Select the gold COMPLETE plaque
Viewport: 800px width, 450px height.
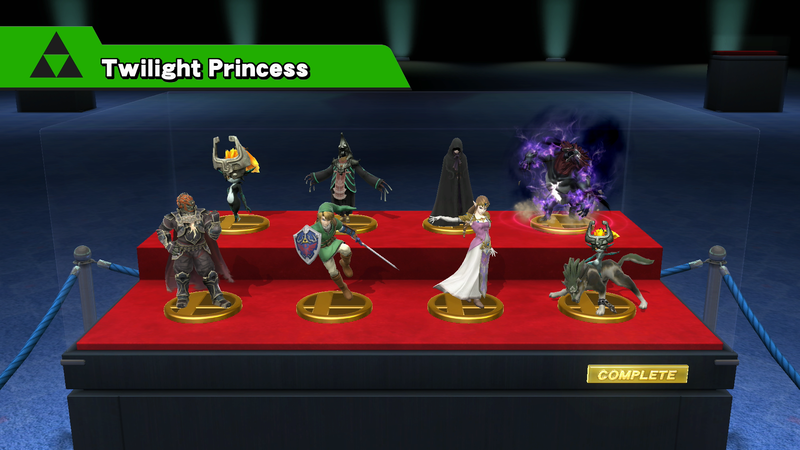point(637,375)
